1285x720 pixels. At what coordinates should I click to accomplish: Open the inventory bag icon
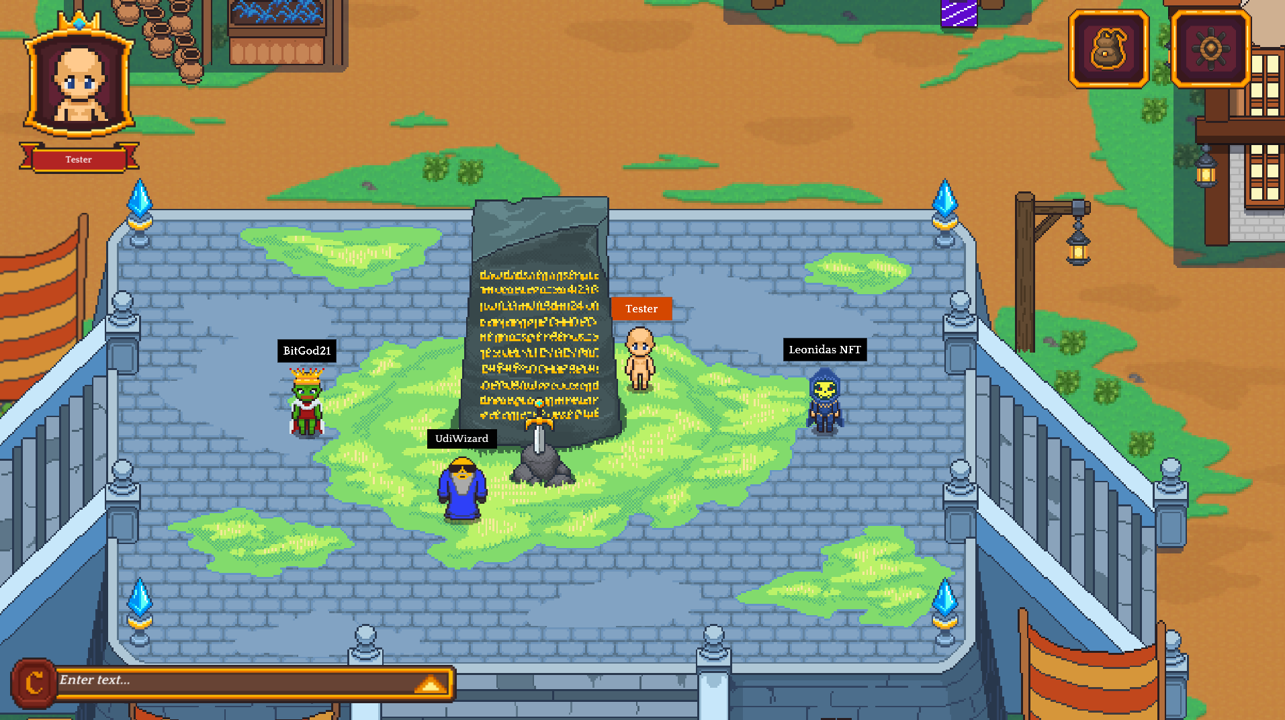(x=1108, y=50)
